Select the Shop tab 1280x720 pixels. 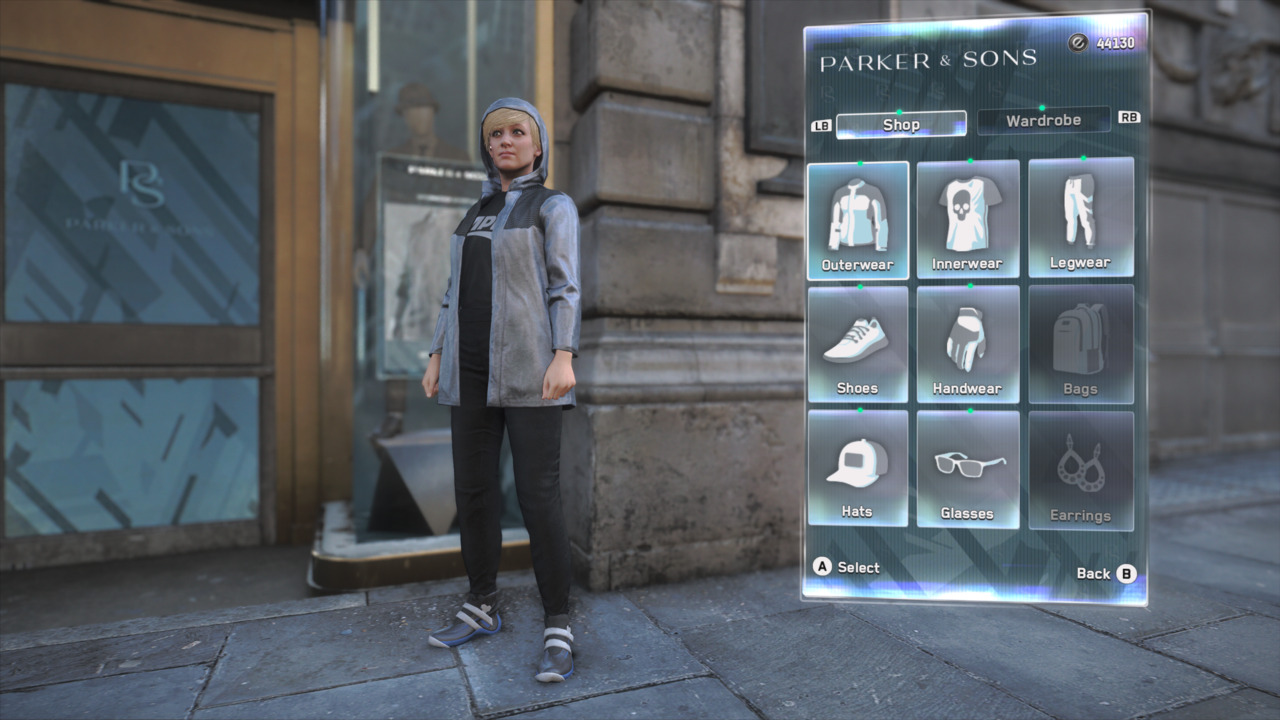[900, 124]
